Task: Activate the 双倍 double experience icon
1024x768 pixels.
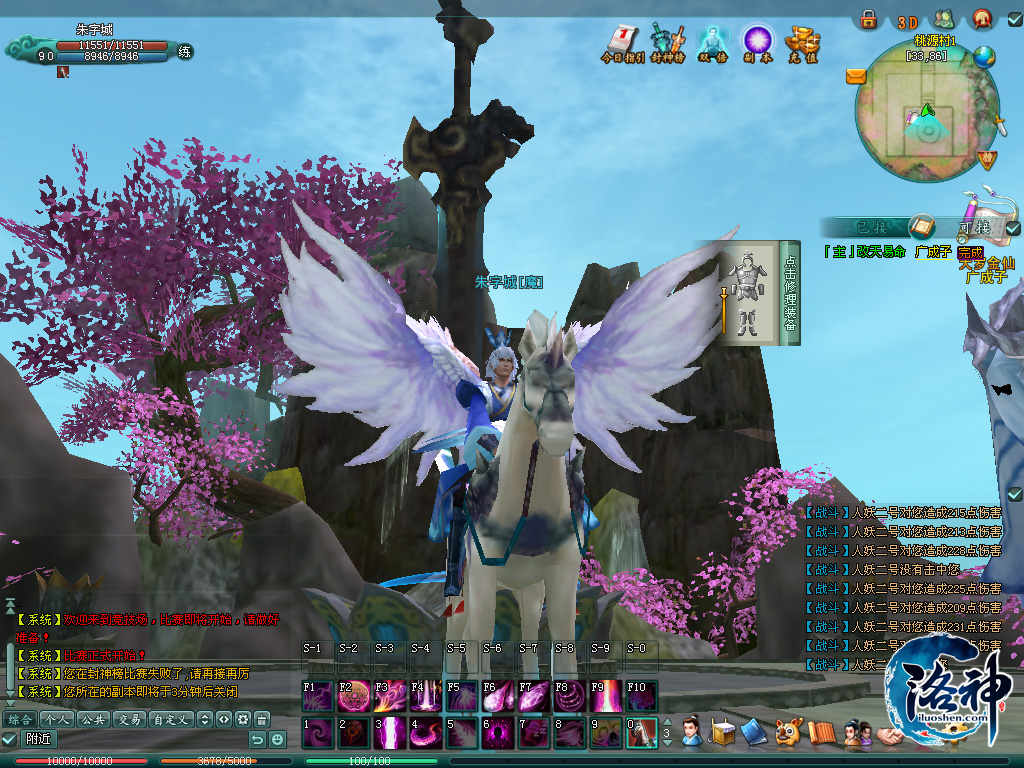Action: [x=711, y=42]
